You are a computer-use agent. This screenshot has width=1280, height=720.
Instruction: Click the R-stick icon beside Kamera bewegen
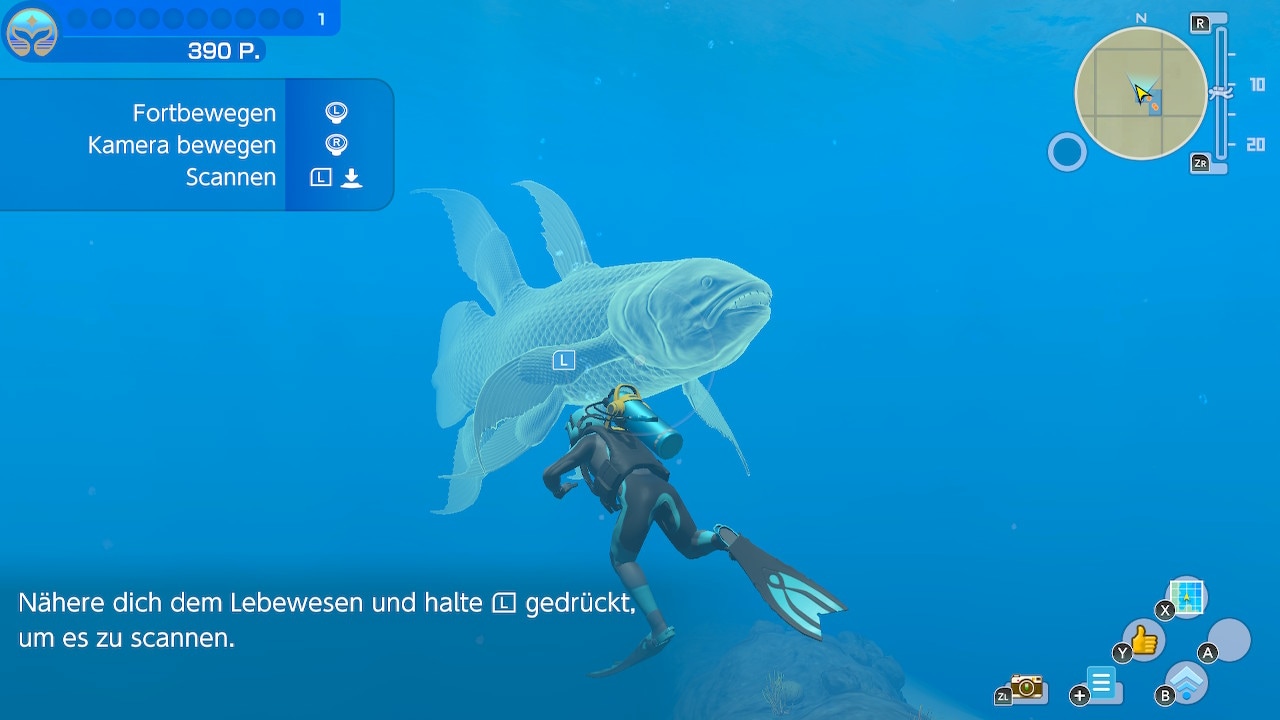tap(335, 144)
